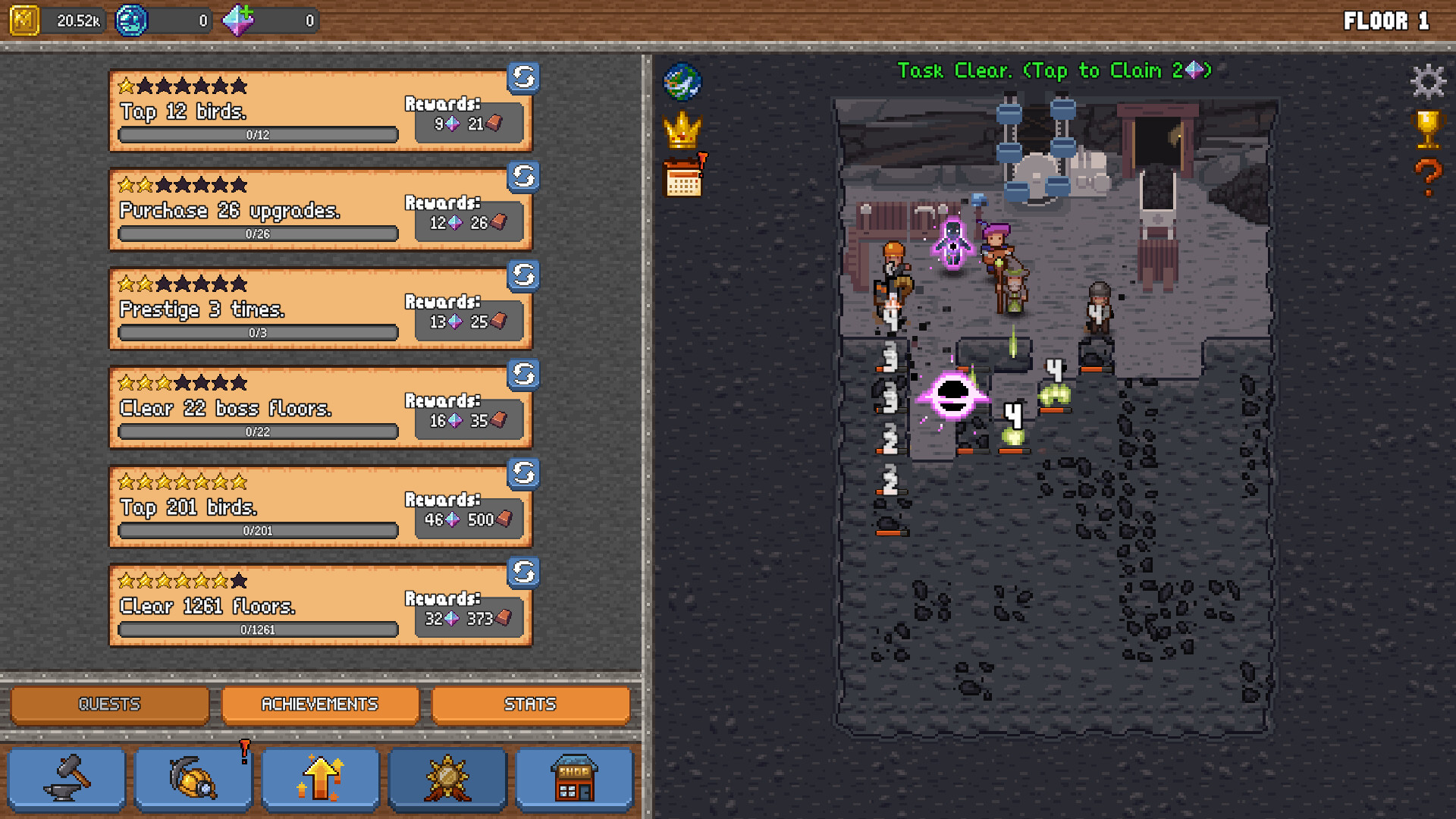
Task: Click the 'Prestige 3 times' progress bar
Action: (256, 332)
